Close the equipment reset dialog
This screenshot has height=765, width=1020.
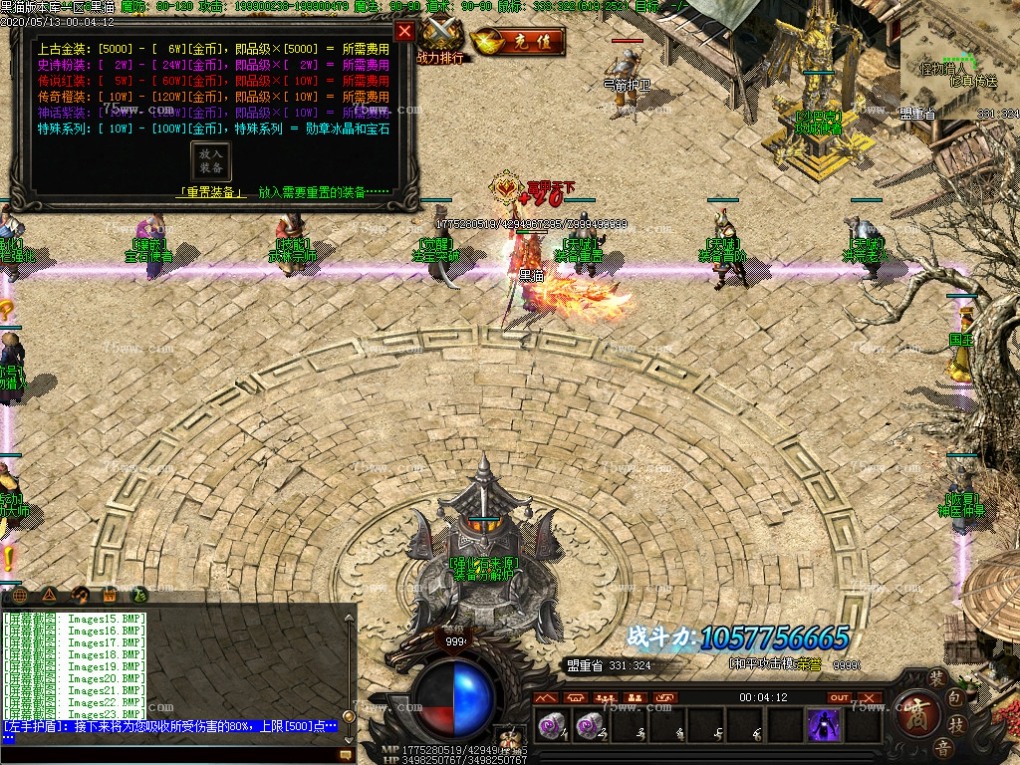[x=404, y=31]
